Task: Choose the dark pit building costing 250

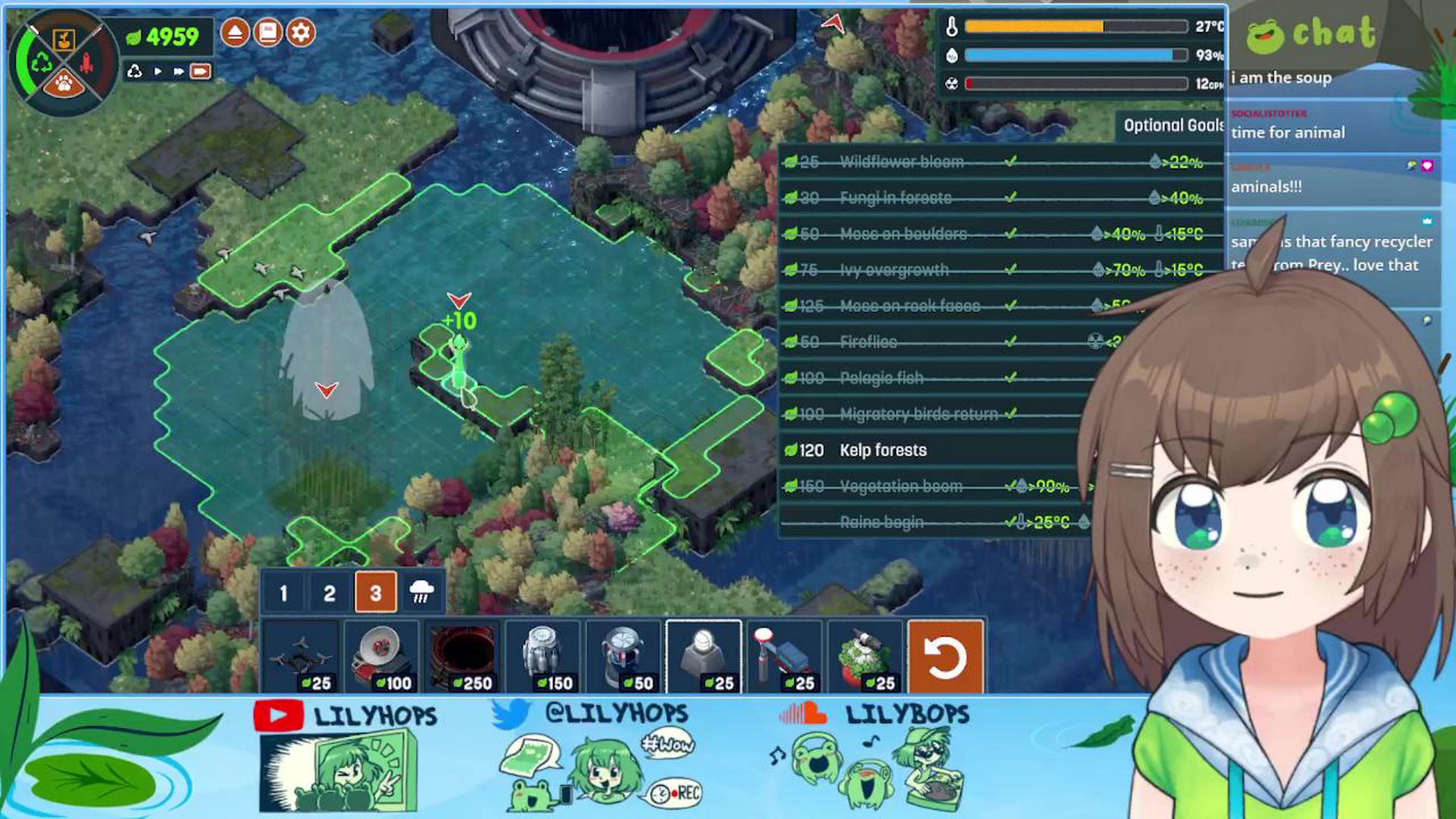Action: tap(462, 657)
